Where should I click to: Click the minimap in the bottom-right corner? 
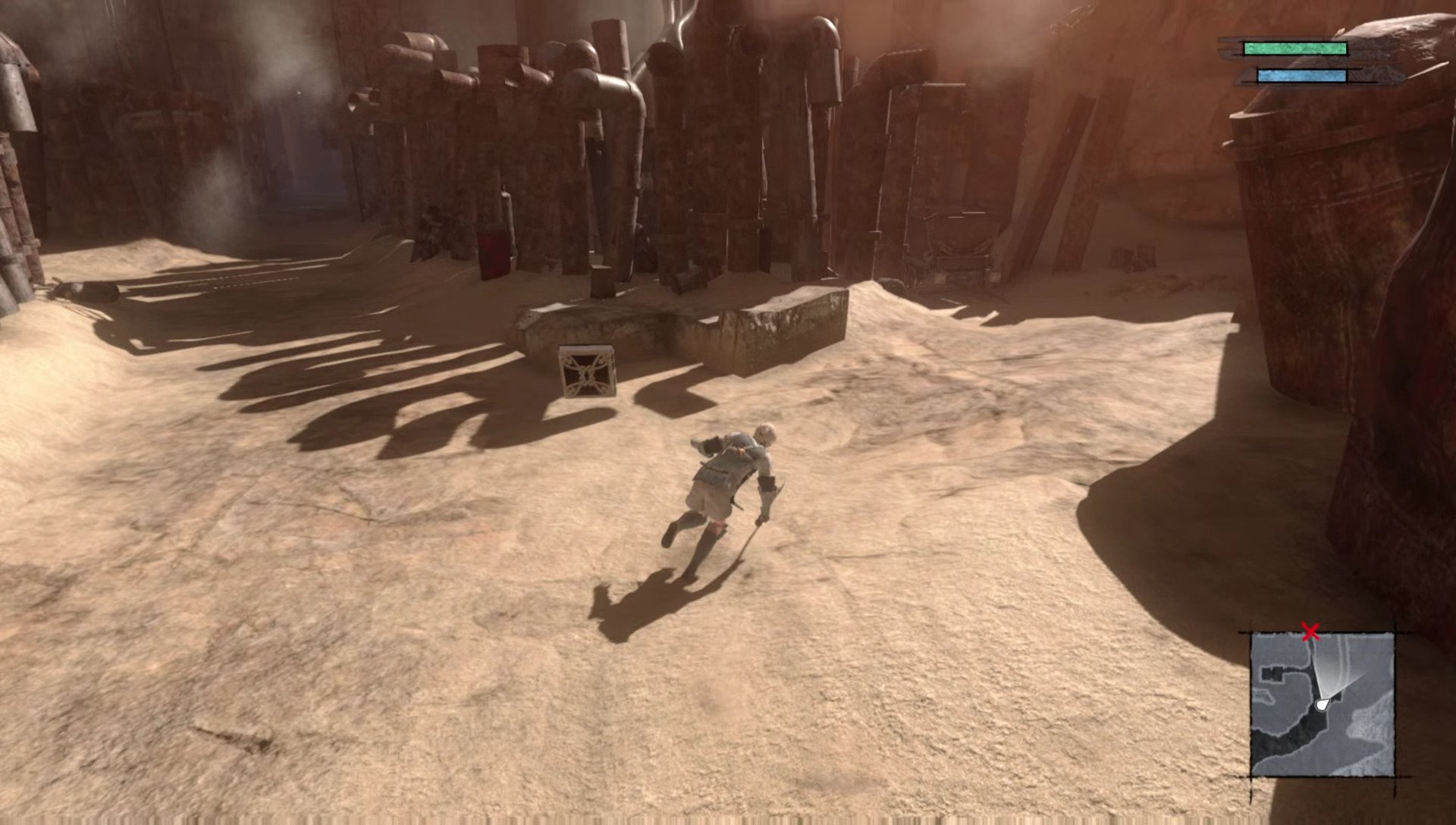(x=1323, y=705)
